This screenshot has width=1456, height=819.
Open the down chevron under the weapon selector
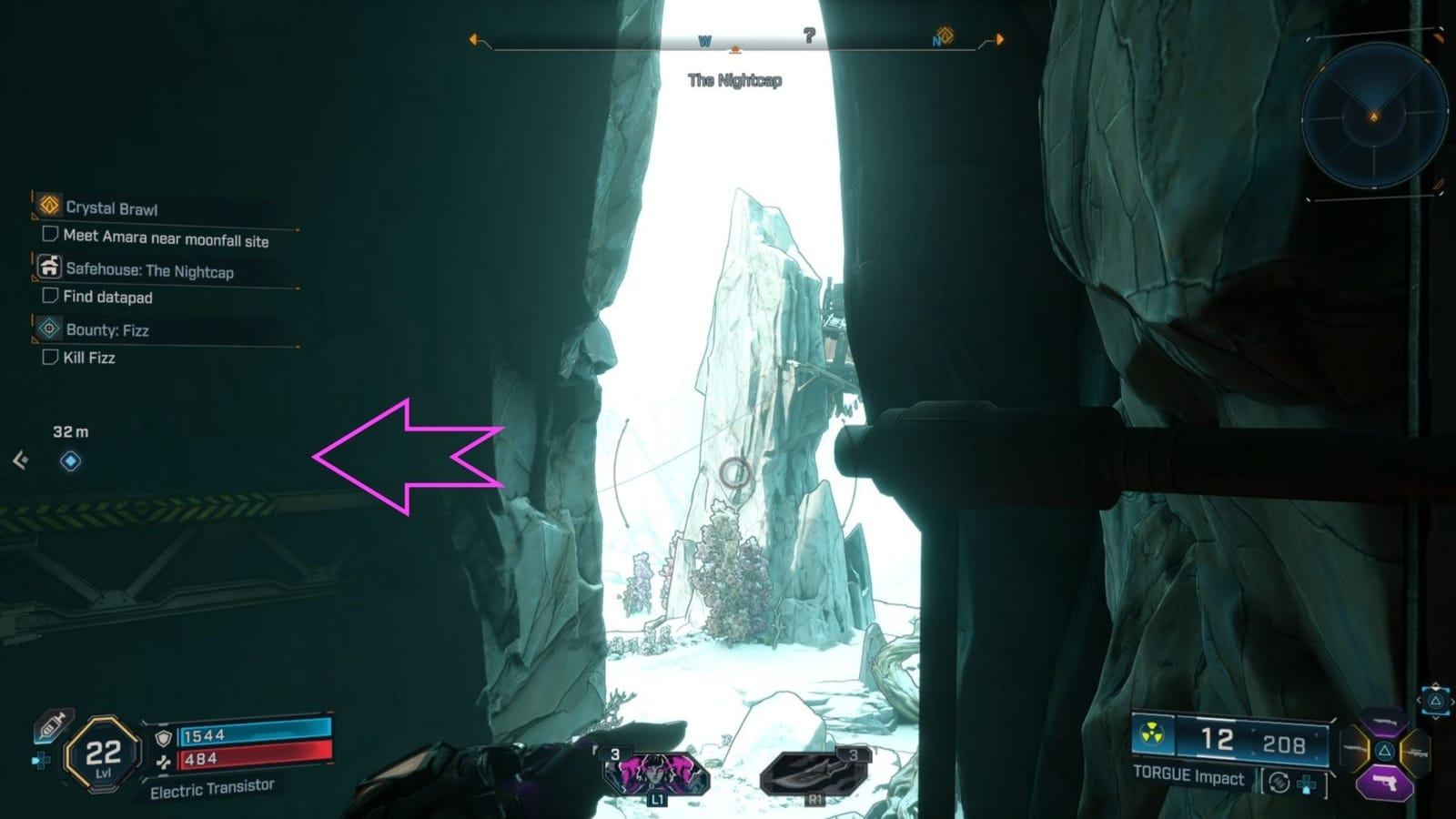pyautogui.click(x=1436, y=717)
